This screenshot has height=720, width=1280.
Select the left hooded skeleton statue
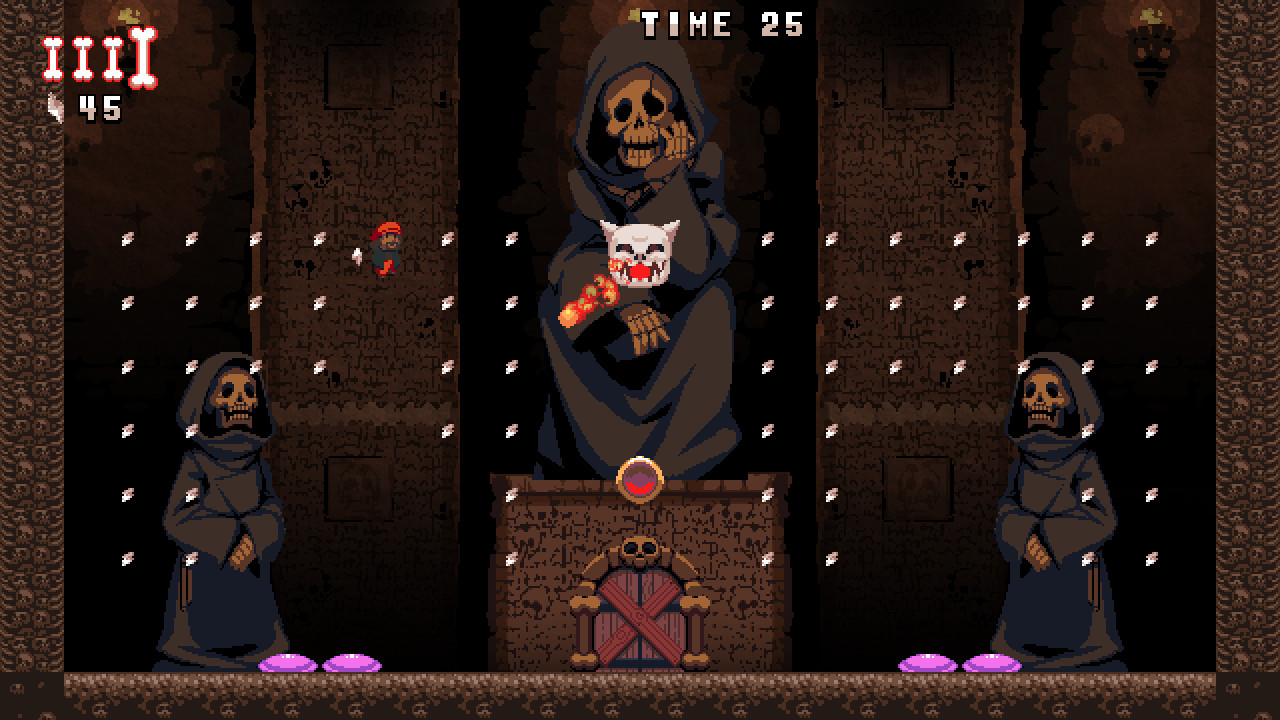coord(225,500)
